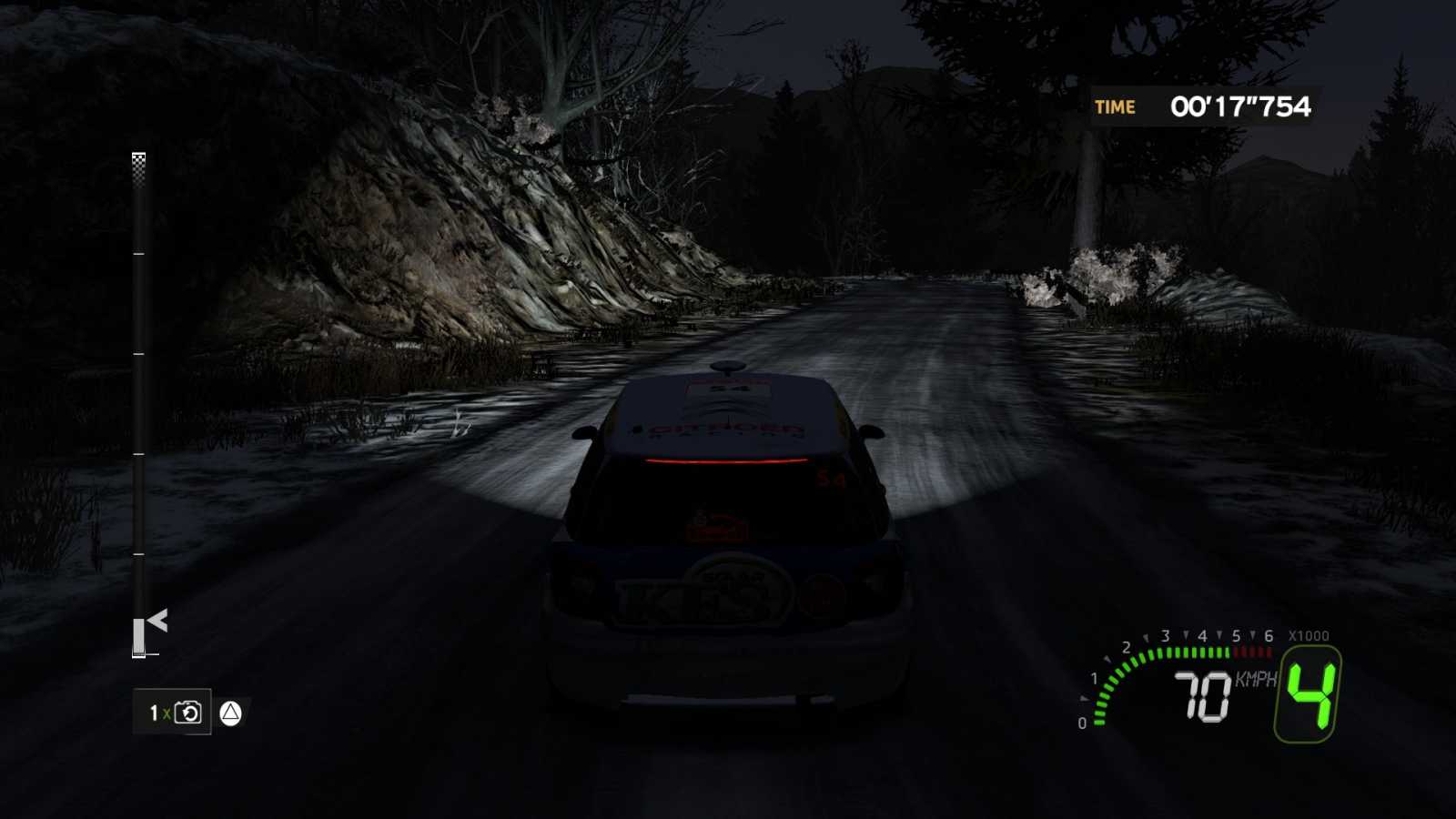Click the X1000 label above the tachometer
The image size is (1456, 819).
click(1309, 634)
